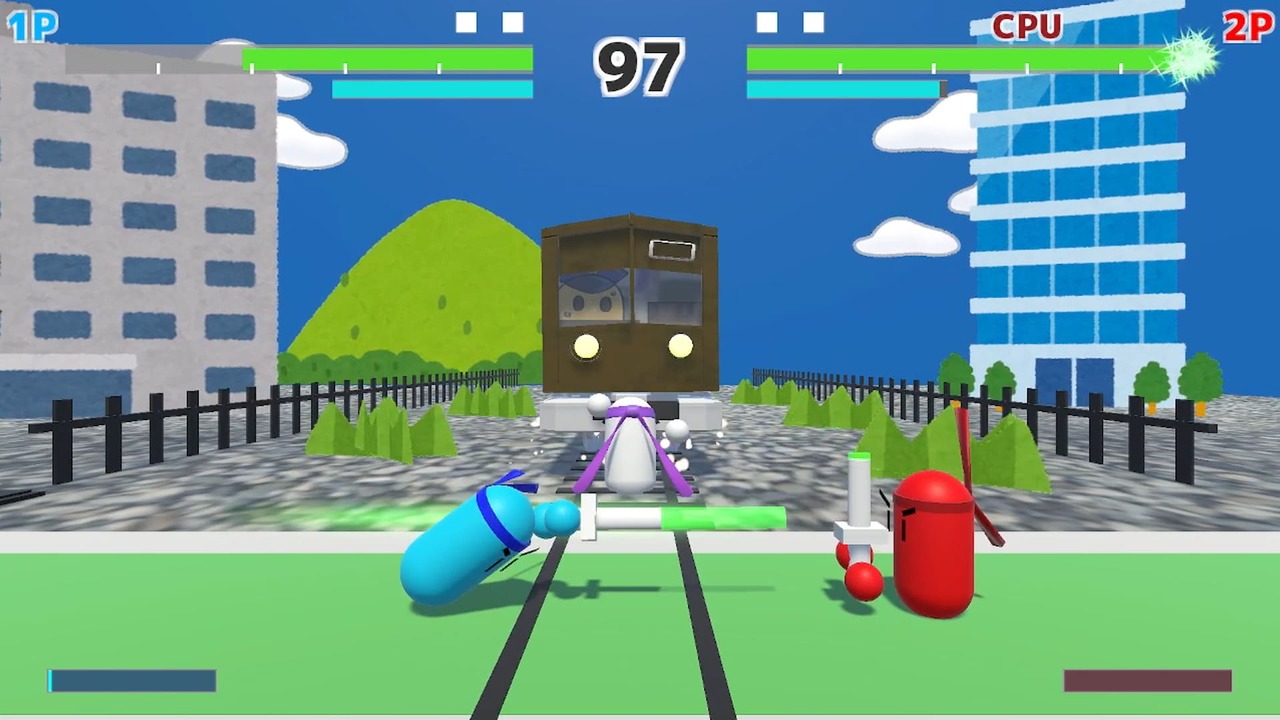Click player 1's green health bar
This screenshot has height=720, width=1280.
pos(385,62)
